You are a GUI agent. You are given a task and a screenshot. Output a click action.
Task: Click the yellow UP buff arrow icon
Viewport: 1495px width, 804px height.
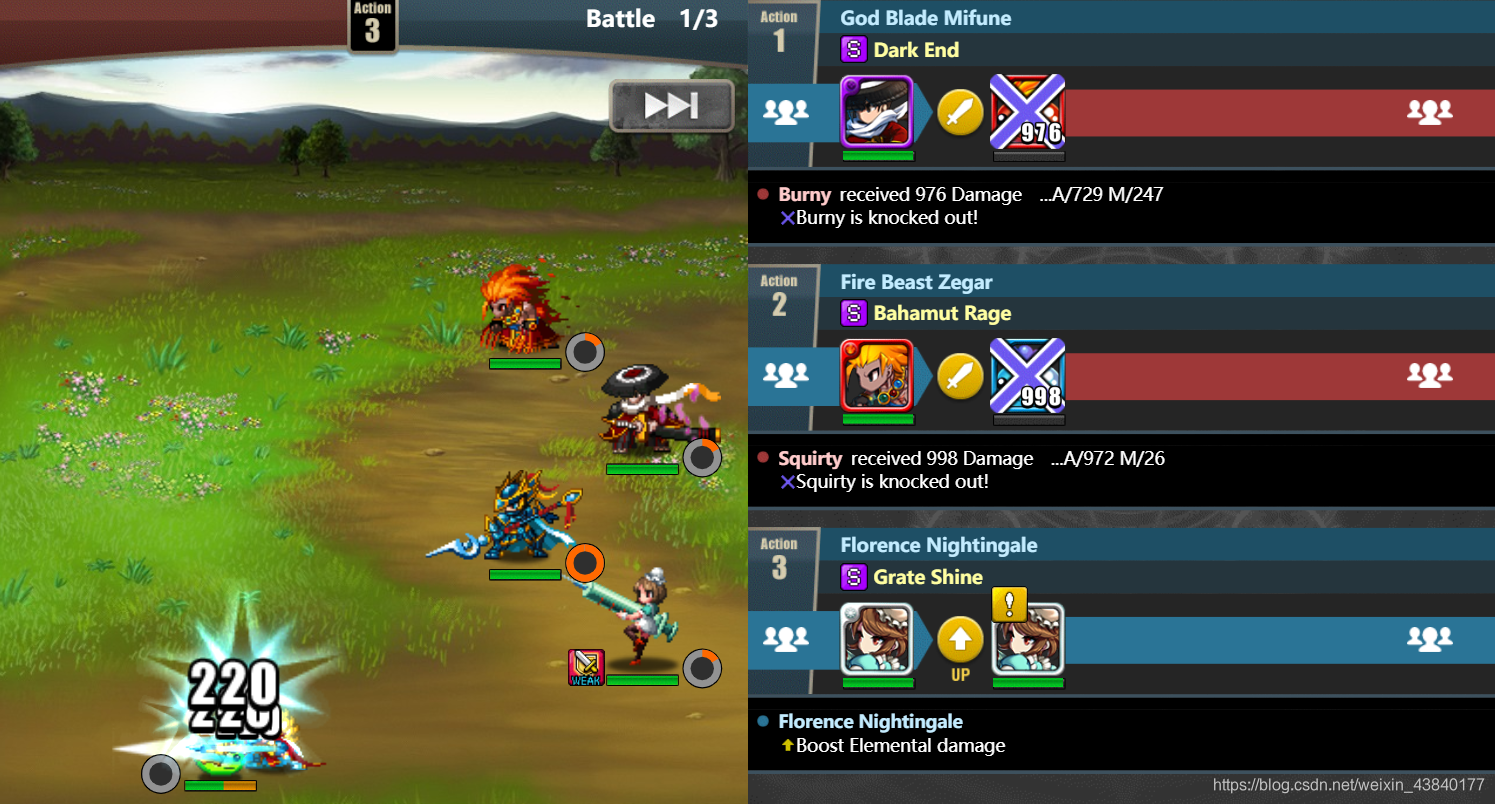click(960, 640)
